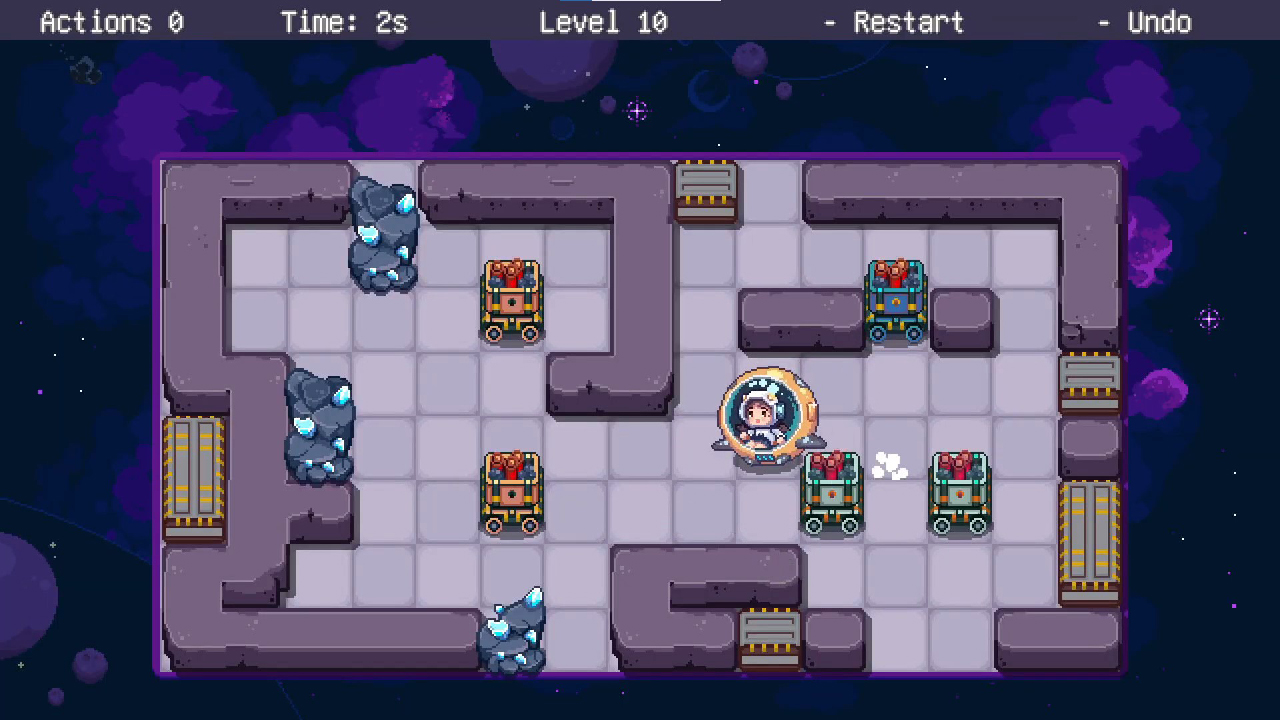This screenshot has height=720, width=1280.
Task: Click the blue mine cart near top right
Action: click(895, 300)
